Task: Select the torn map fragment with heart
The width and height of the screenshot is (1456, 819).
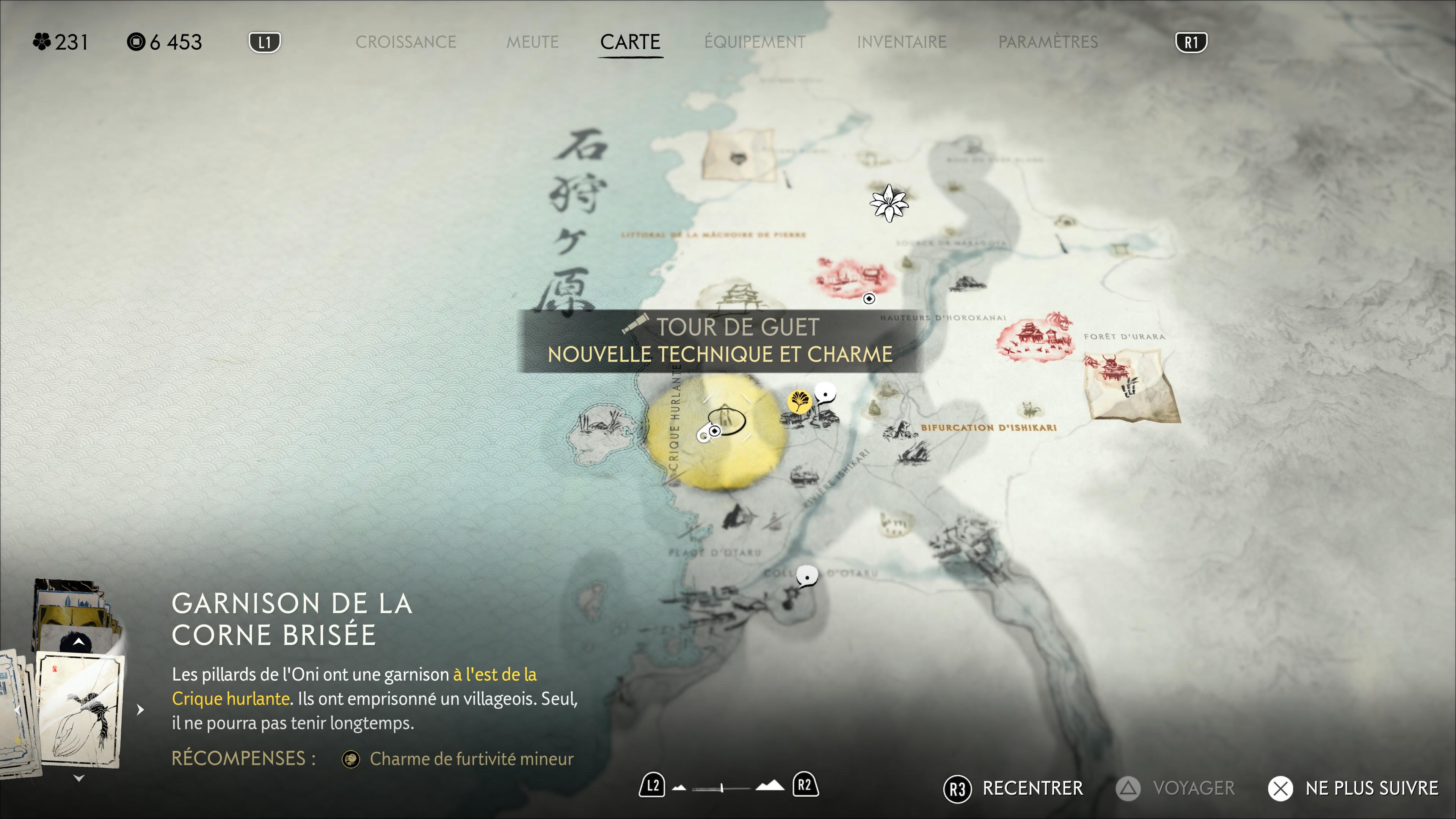Action: (x=737, y=154)
